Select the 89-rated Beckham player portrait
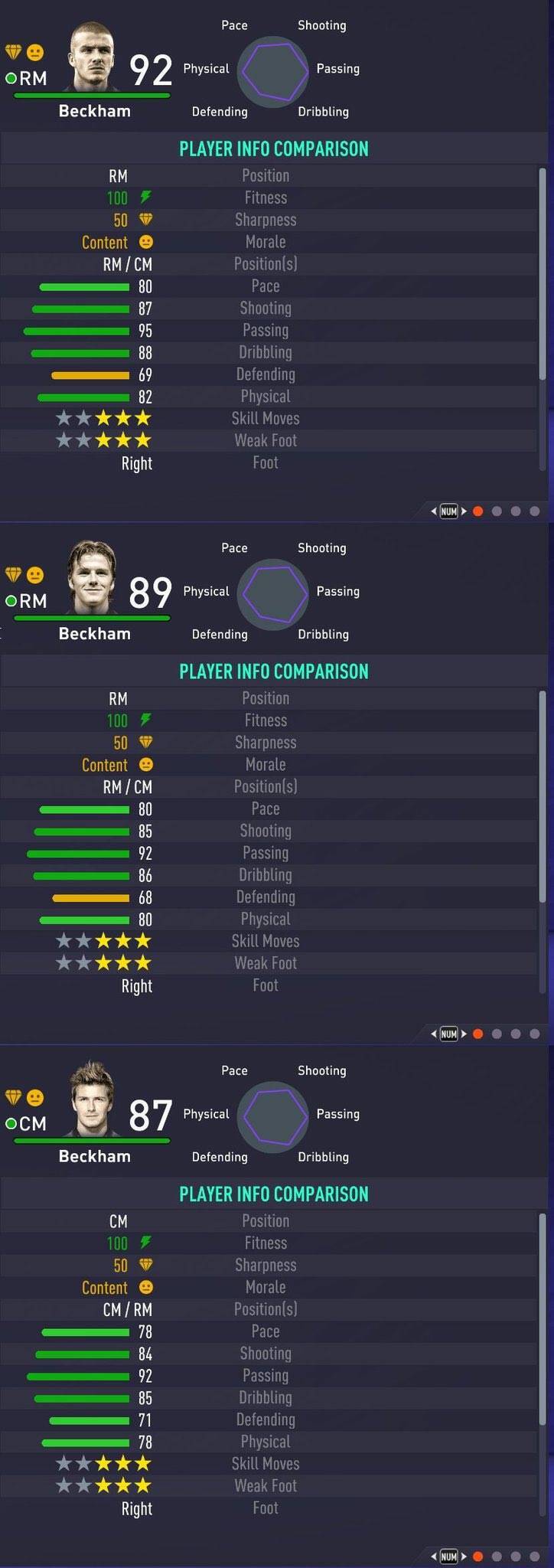The image size is (554, 1568). pos(93,579)
